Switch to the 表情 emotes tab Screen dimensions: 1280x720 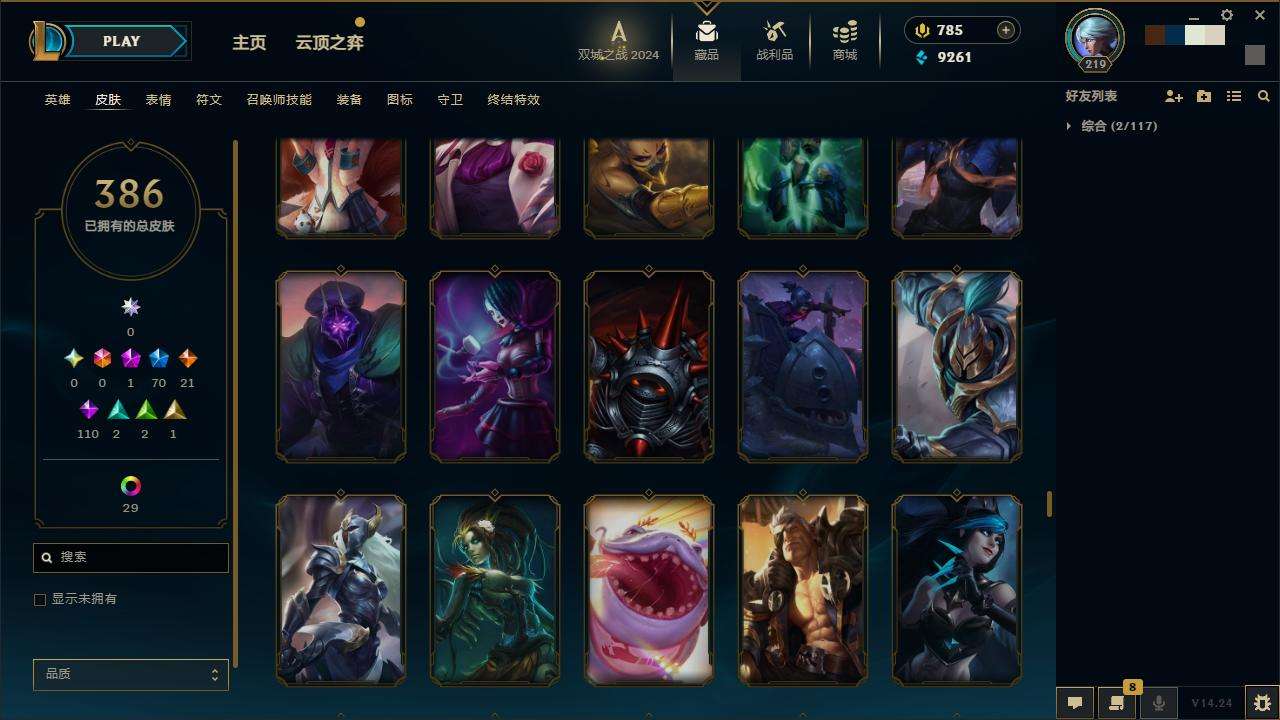(158, 100)
